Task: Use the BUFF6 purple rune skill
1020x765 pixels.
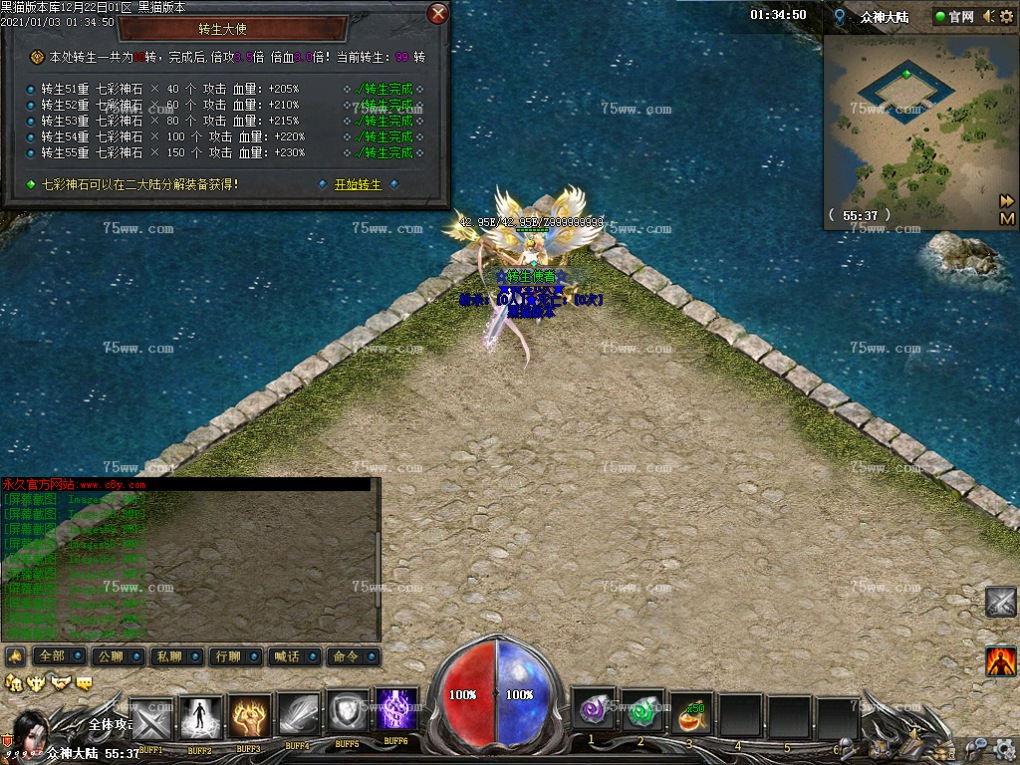Action: tap(396, 711)
